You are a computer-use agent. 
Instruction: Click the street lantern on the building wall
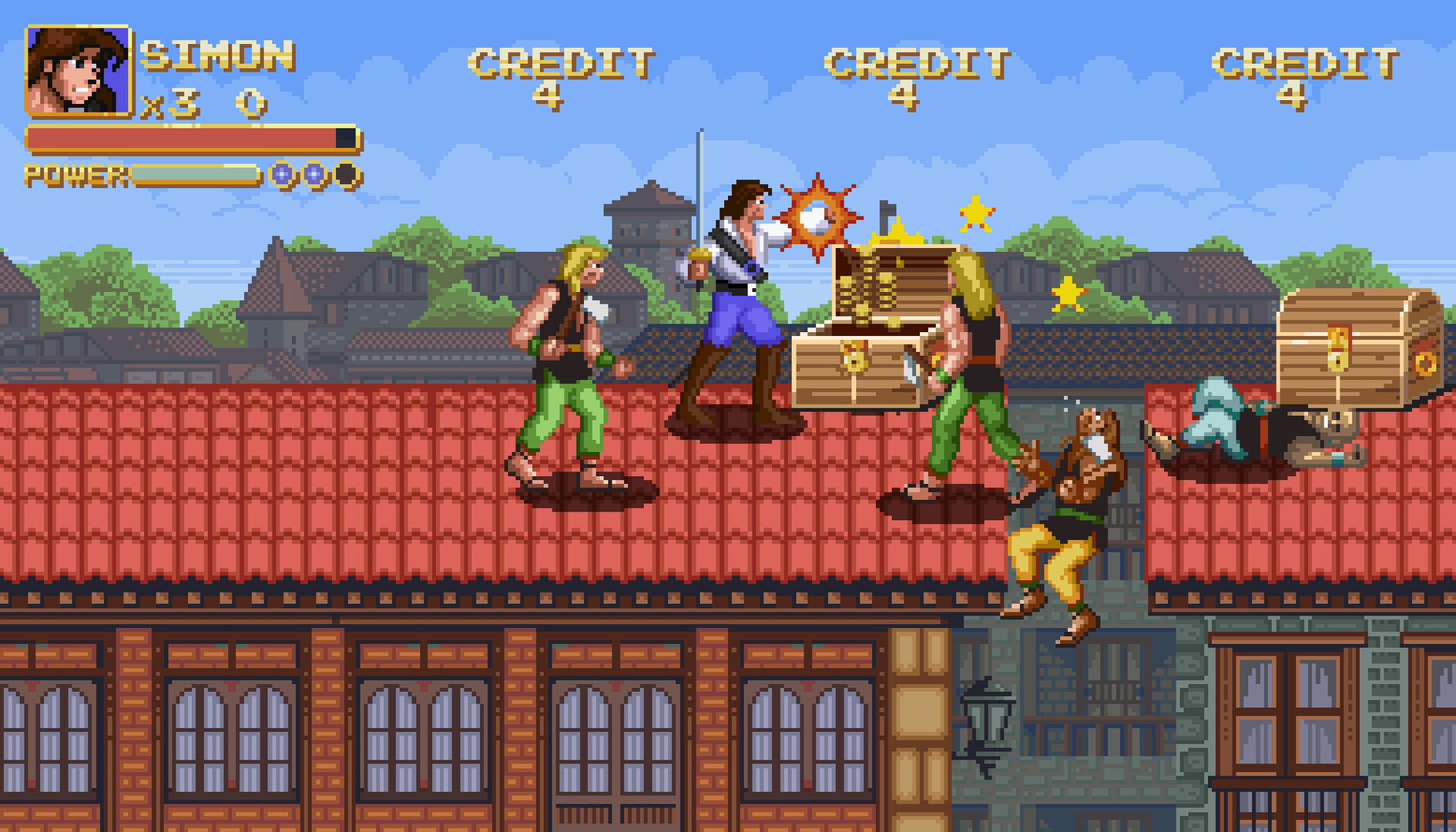[x=988, y=716]
